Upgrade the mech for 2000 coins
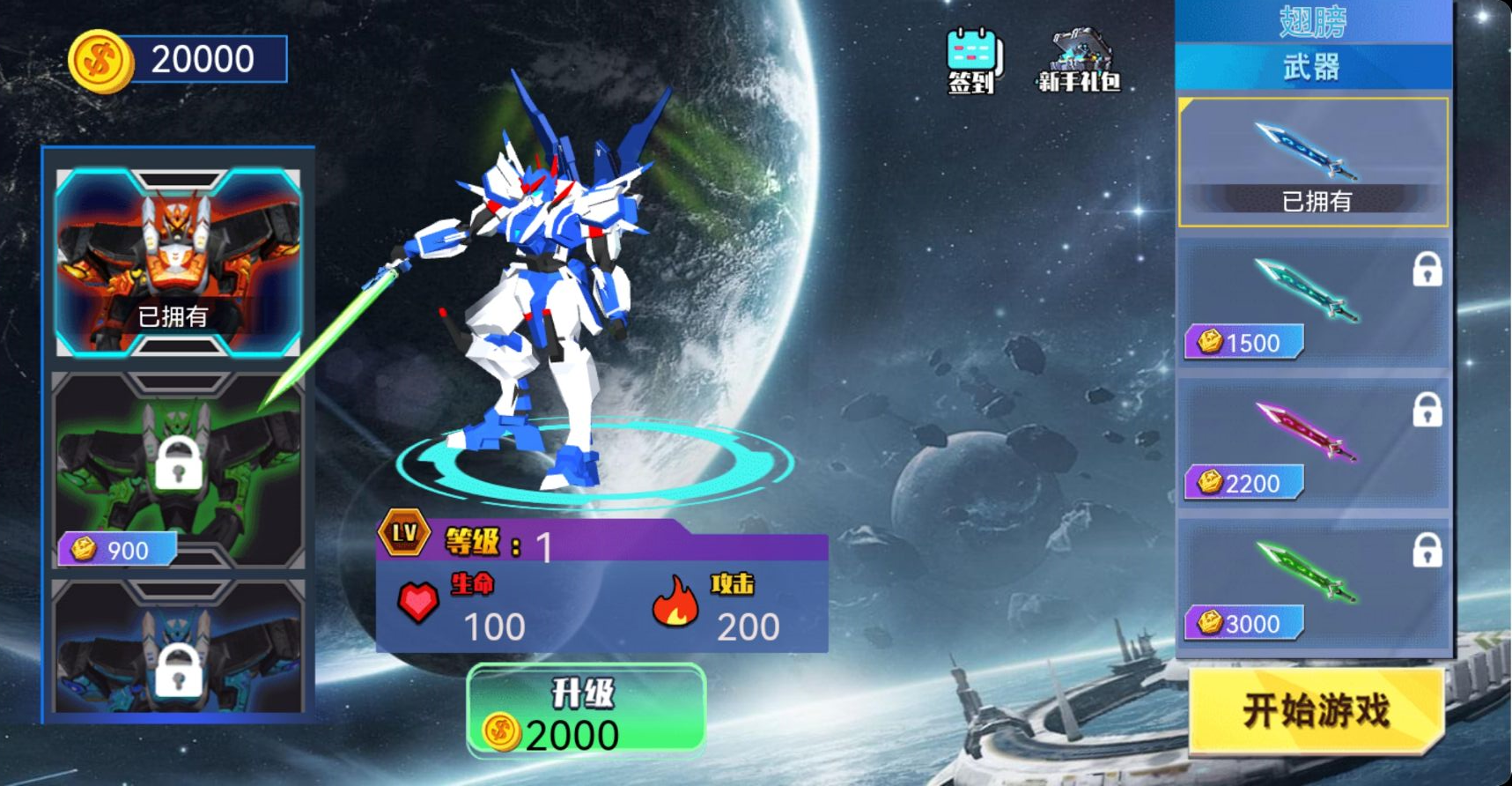The image size is (1512, 786). click(x=586, y=712)
